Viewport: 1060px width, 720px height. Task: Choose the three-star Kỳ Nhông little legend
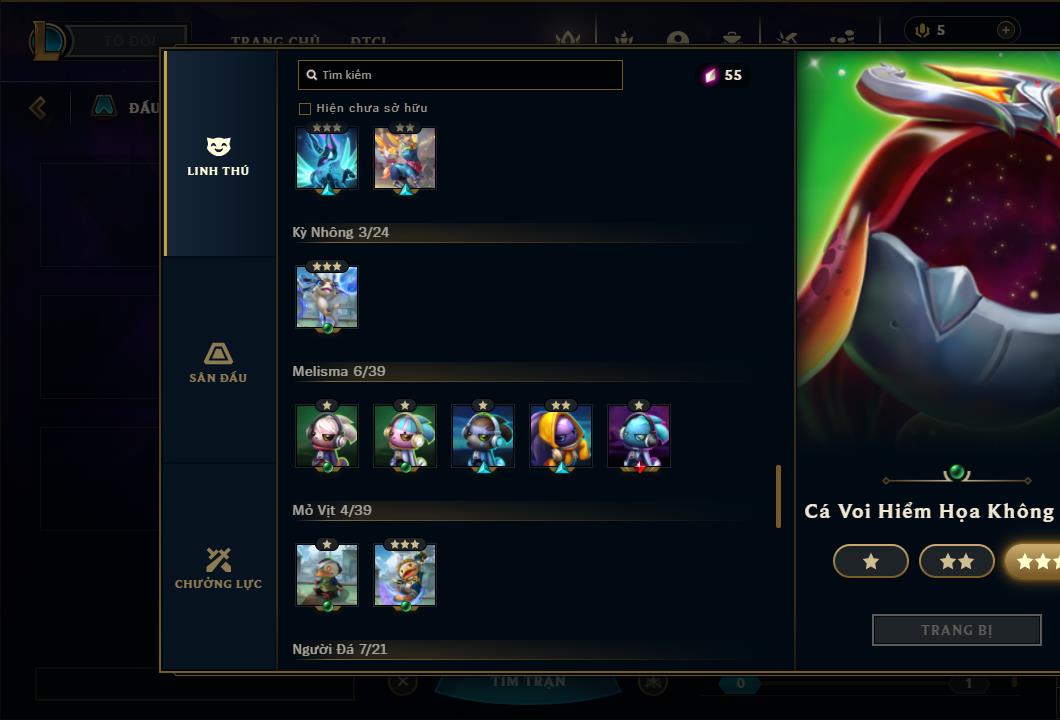pos(327,297)
